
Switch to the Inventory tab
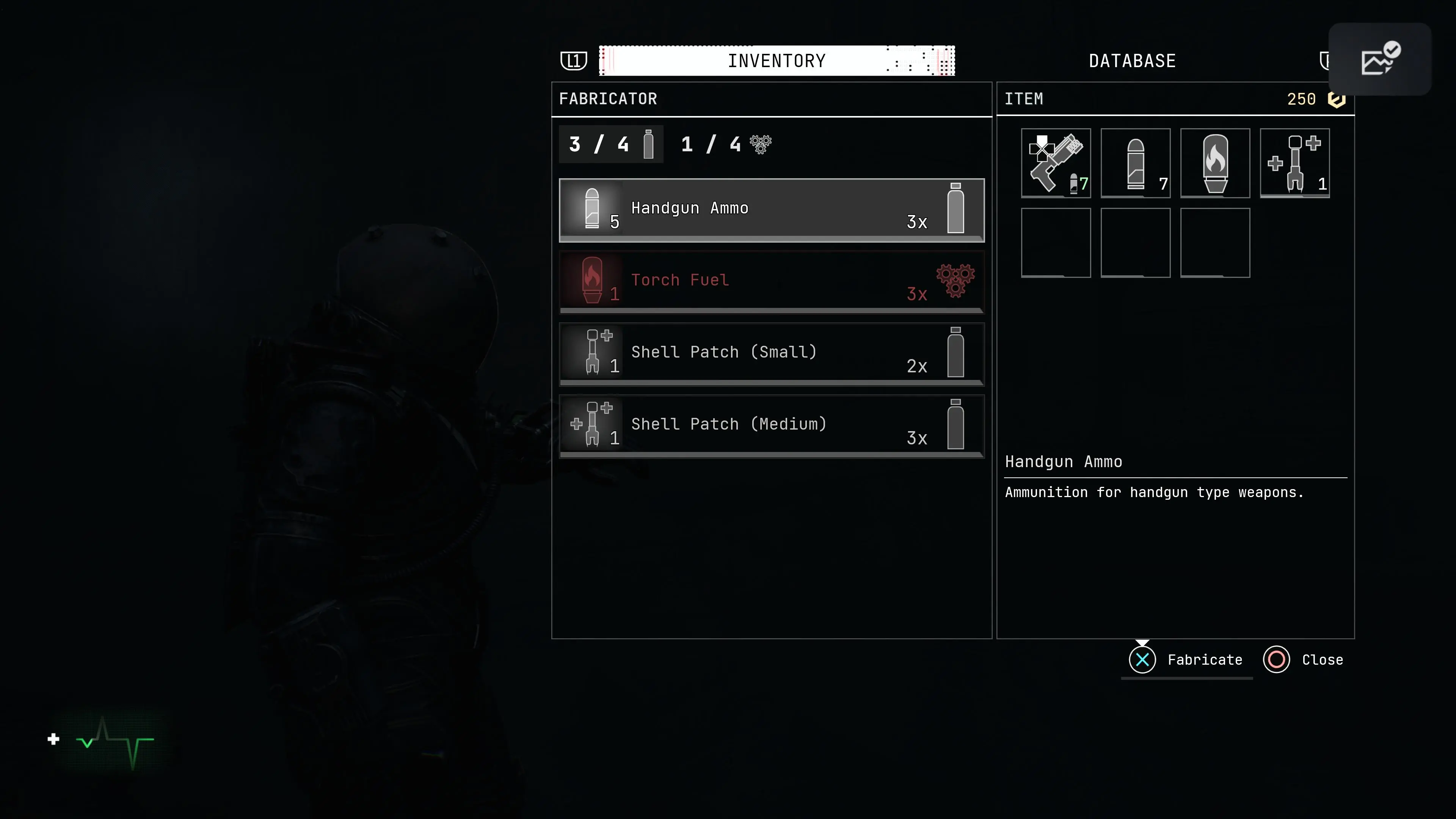coord(777,61)
